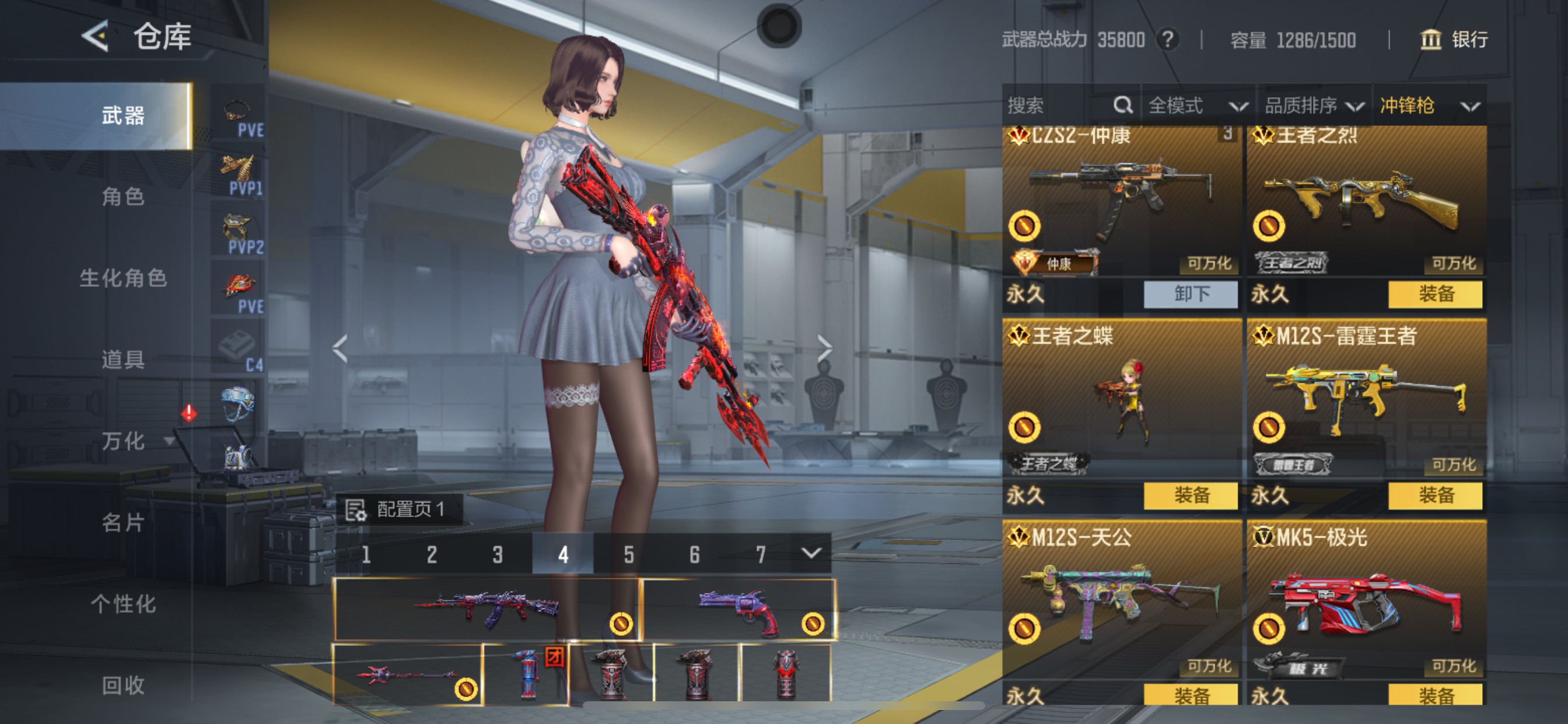Switch to loadout slot 5

[629, 554]
